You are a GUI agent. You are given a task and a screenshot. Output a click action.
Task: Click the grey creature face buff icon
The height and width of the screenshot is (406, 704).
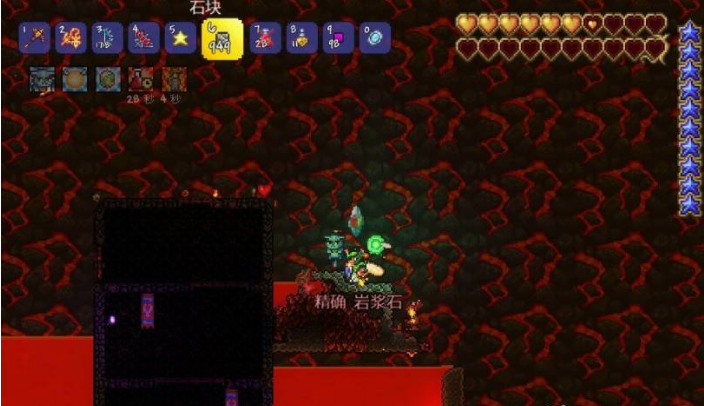pos(42,78)
